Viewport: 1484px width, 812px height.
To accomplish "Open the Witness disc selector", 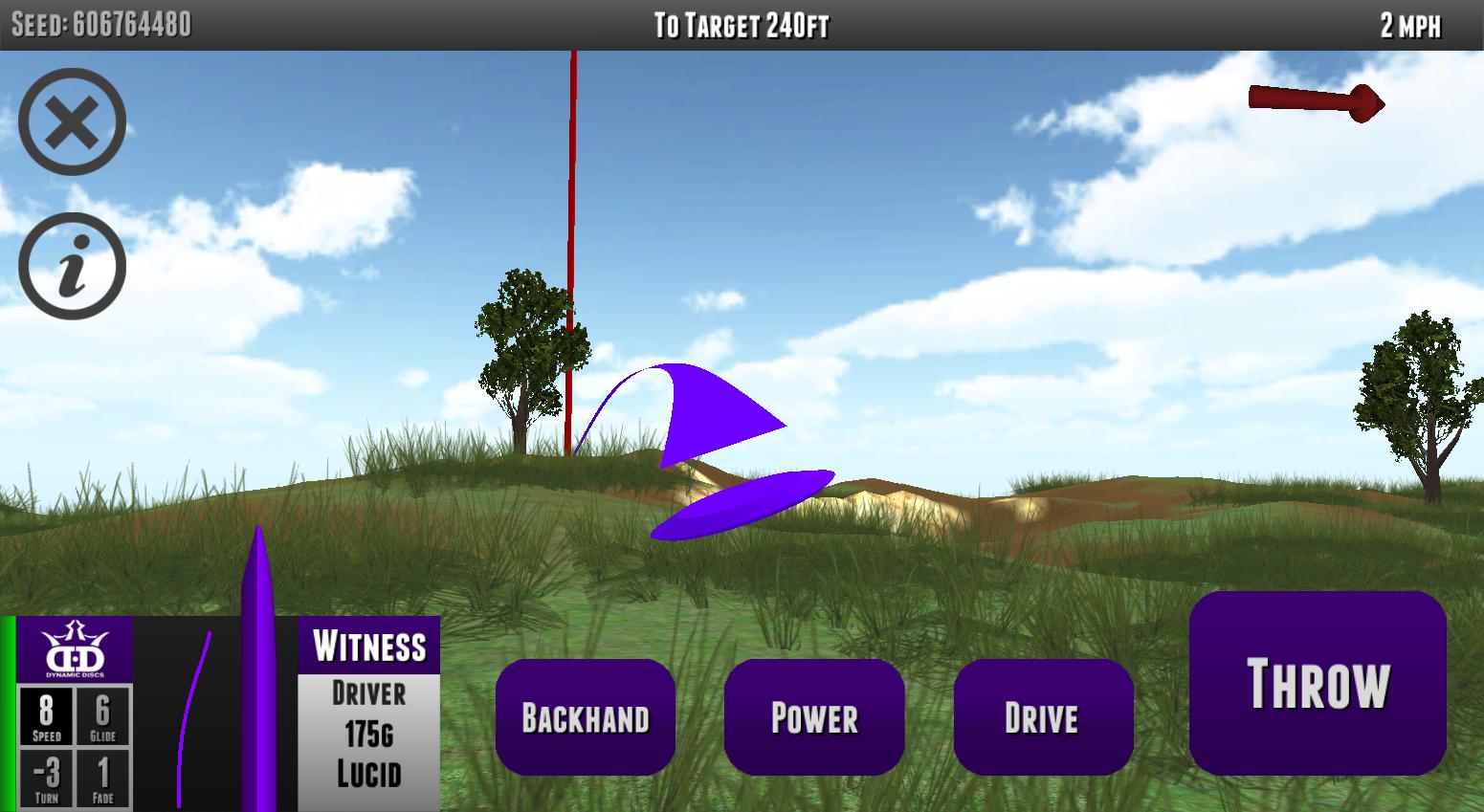I will [x=367, y=647].
